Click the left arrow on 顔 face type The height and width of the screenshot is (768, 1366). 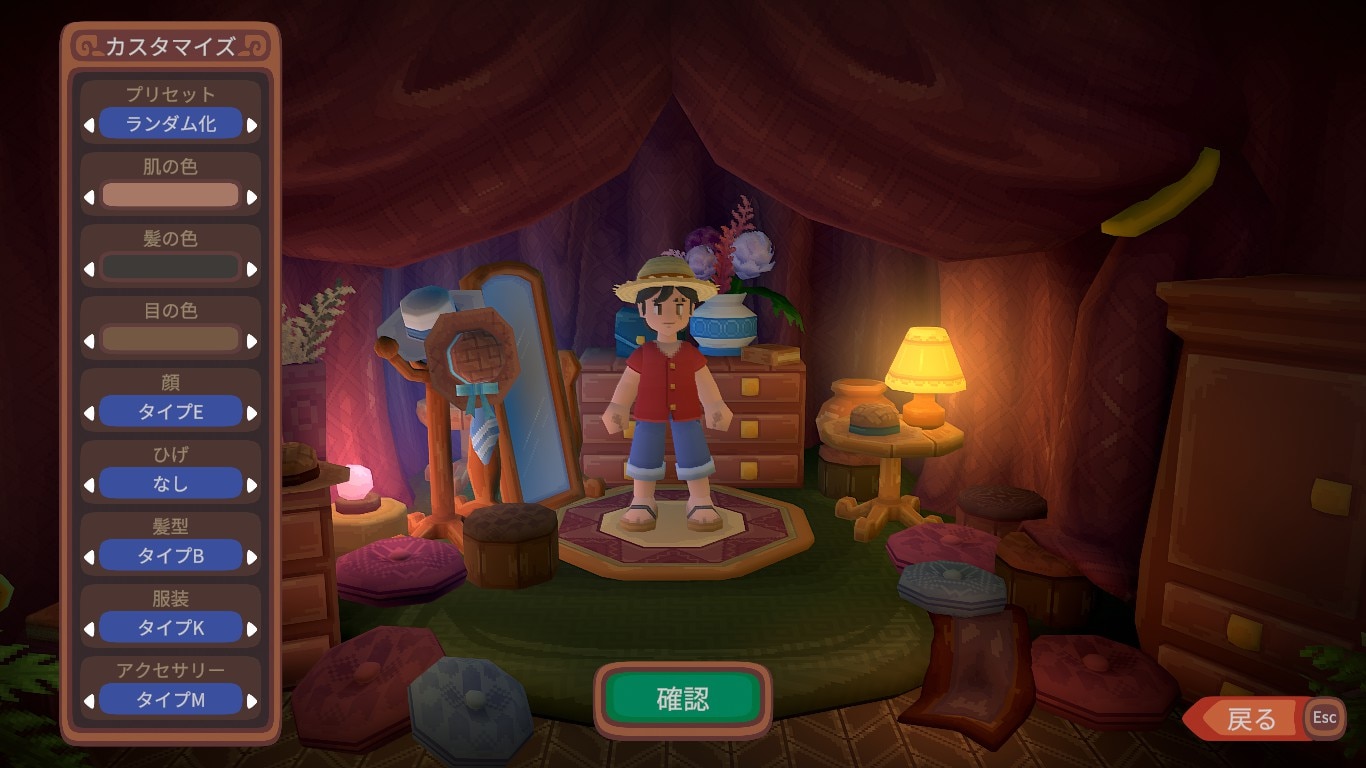(x=88, y=411)
